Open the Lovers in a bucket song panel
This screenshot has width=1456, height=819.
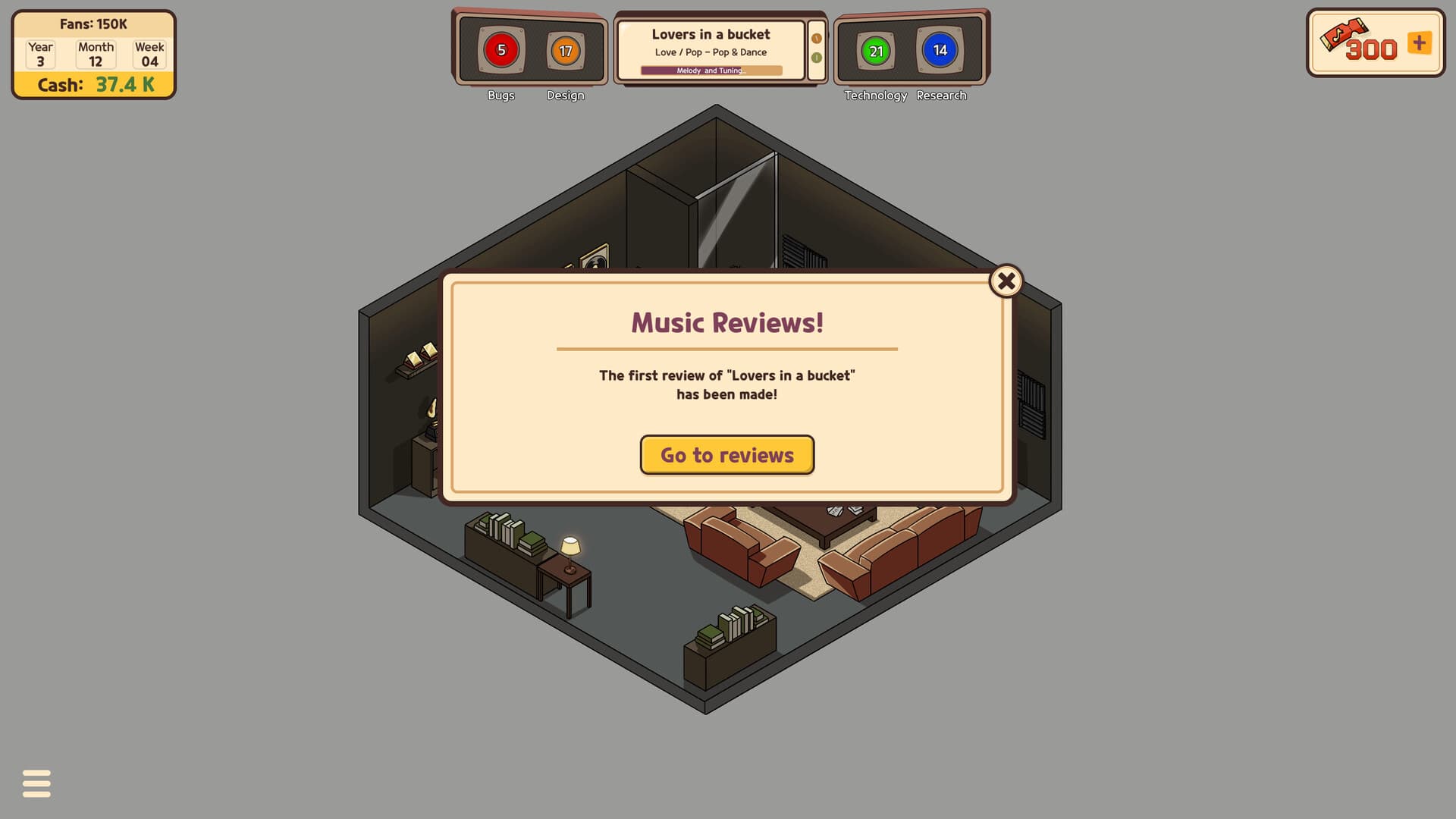point(711,34)
